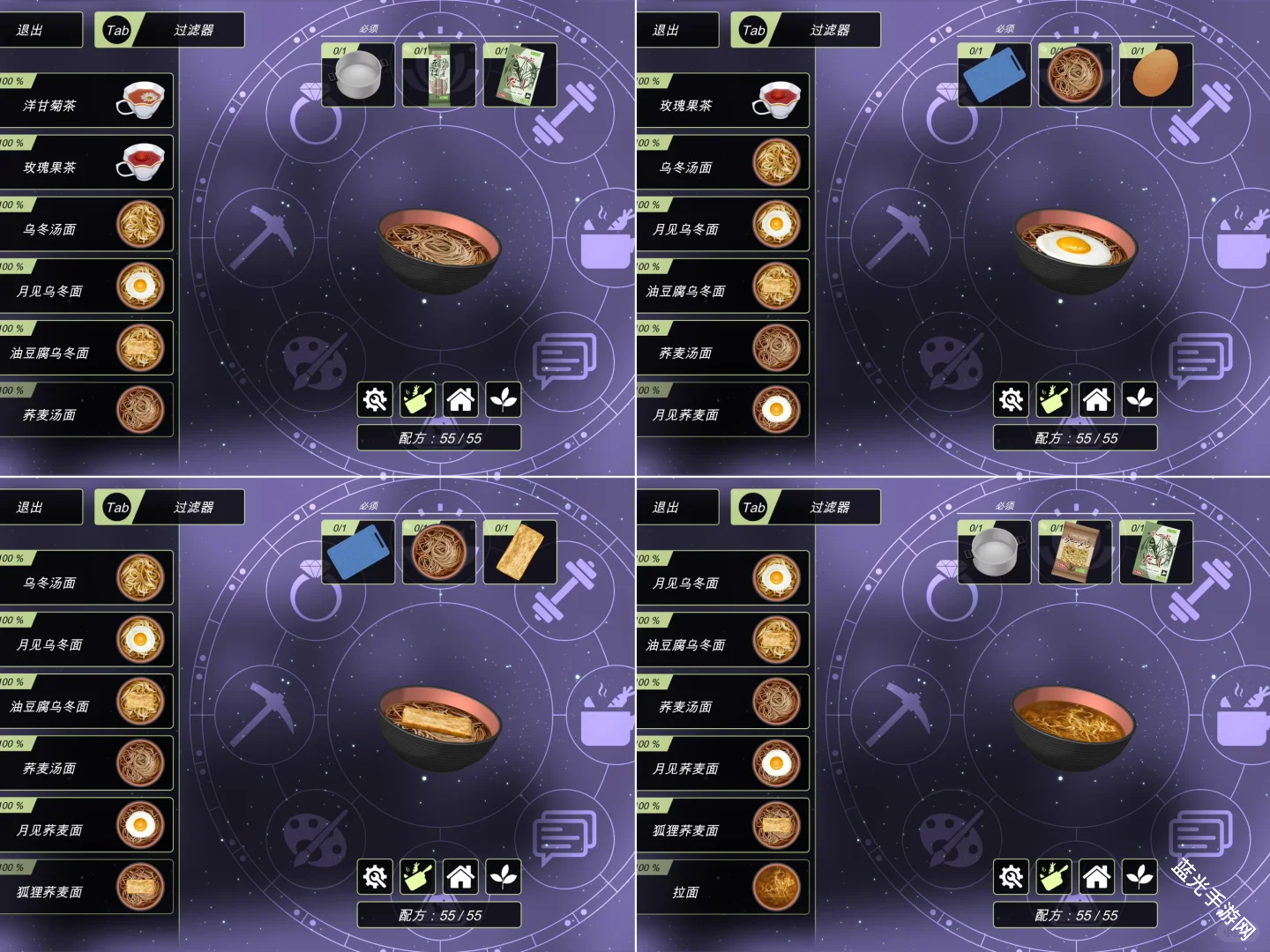
Task: Click the home icon under the egg-topped bowl
Action: tap(1096, 400)
